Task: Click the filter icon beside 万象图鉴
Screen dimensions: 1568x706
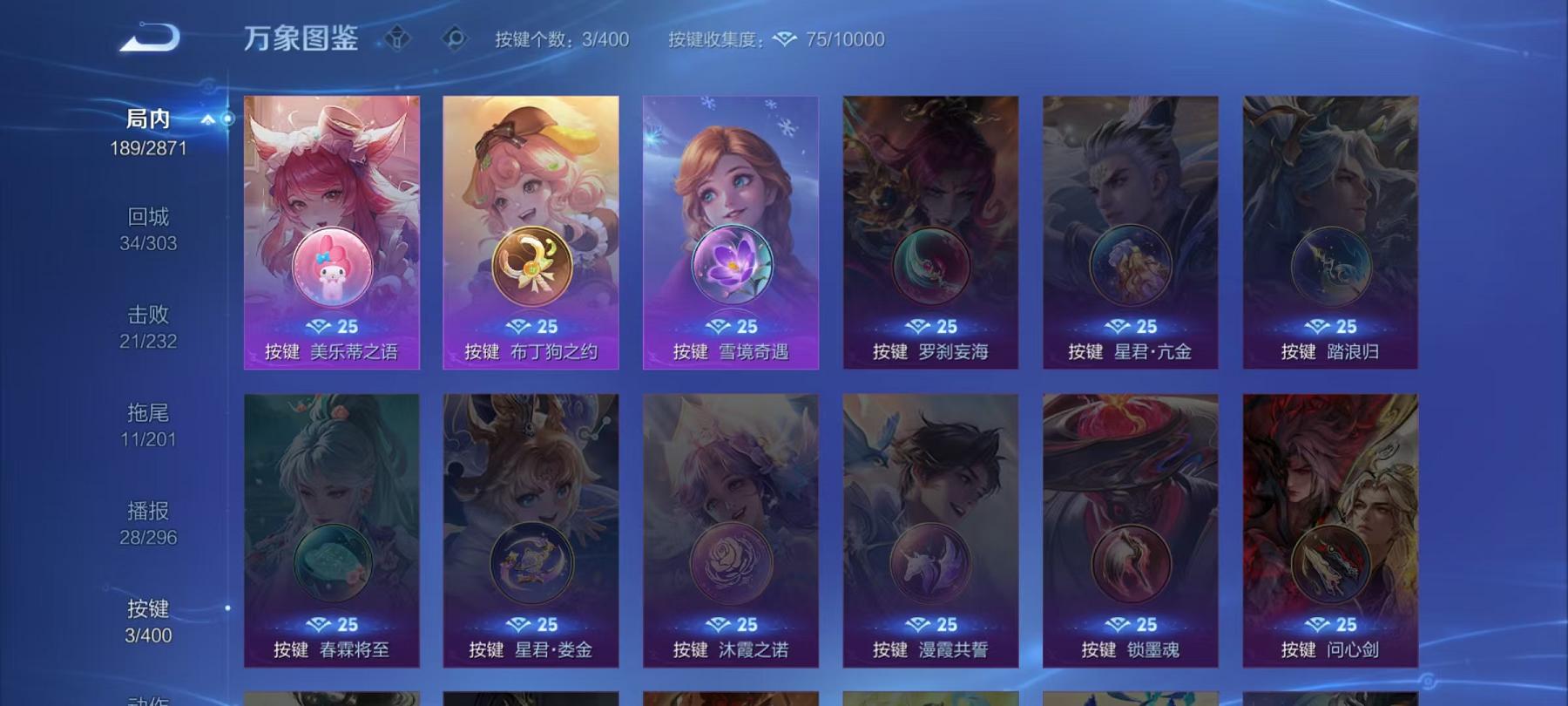Action: (x=398, y=38)
